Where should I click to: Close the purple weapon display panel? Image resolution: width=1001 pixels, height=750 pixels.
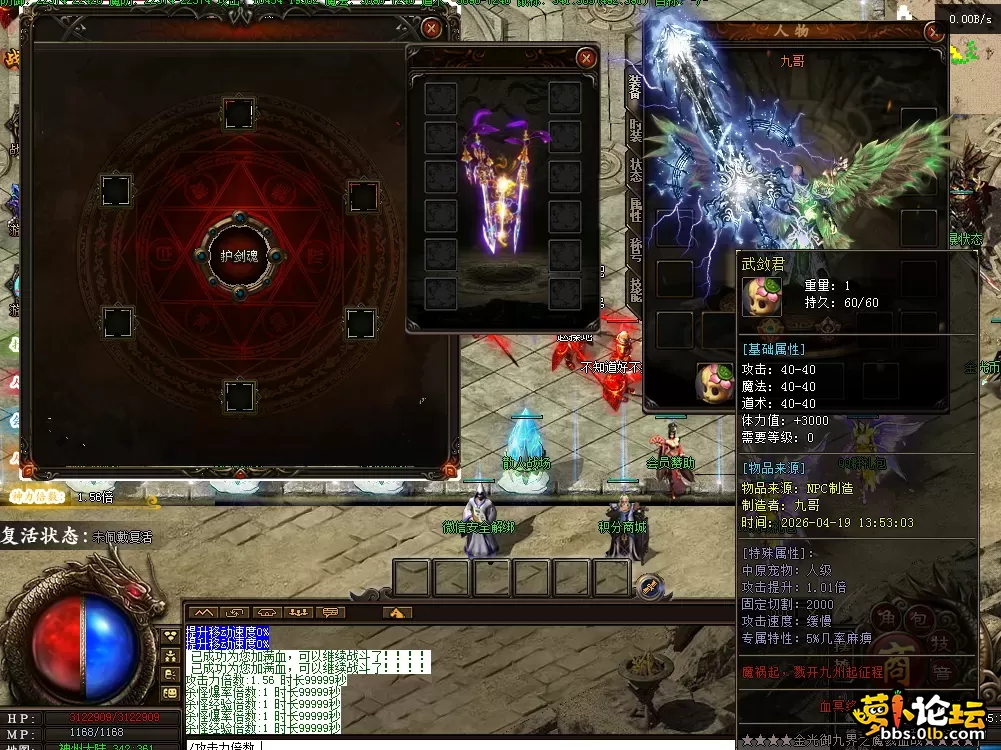(x=586, y=59)
